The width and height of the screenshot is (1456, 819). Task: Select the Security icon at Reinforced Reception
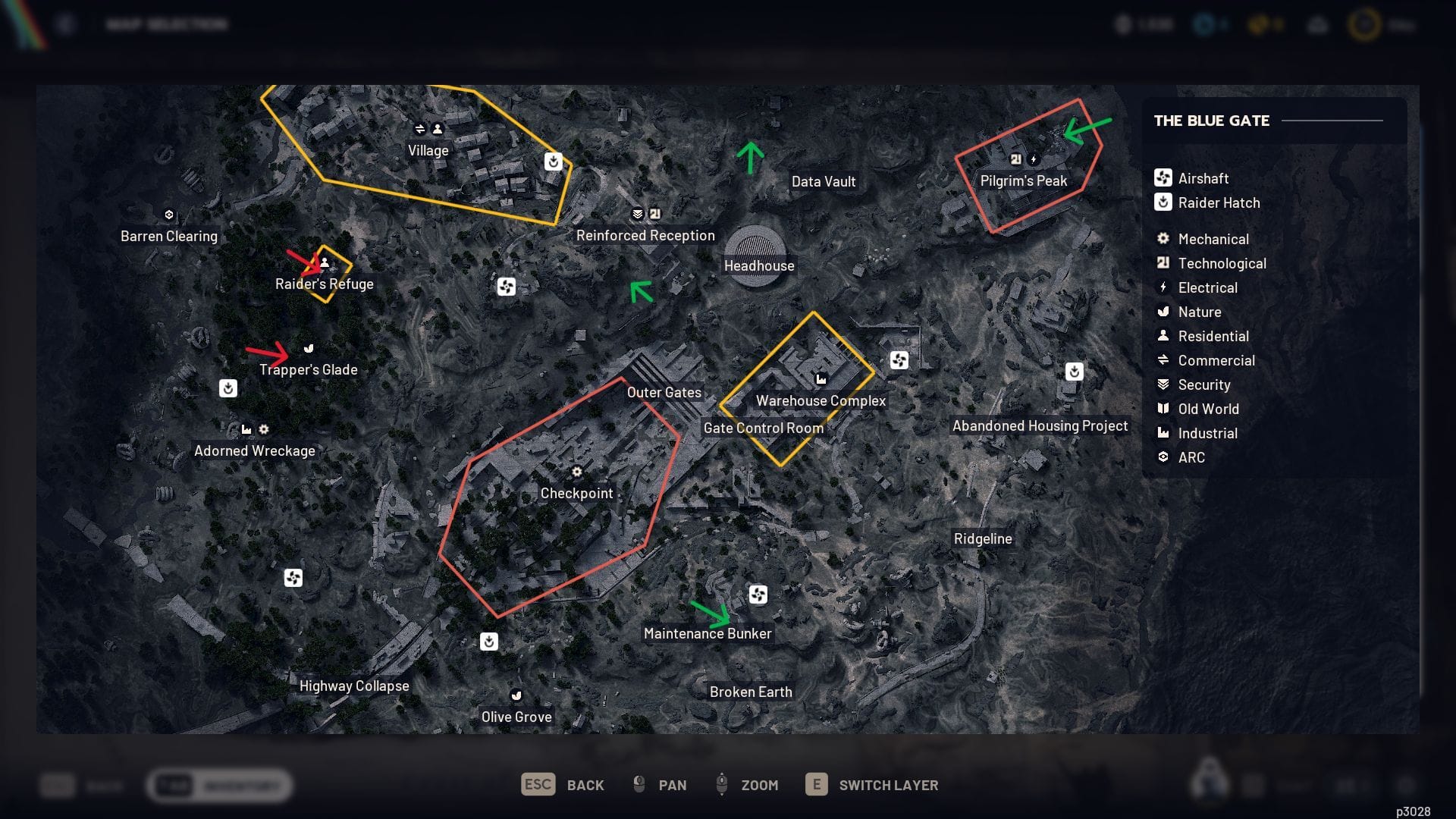pyautogui.click(x=637, y=214)
